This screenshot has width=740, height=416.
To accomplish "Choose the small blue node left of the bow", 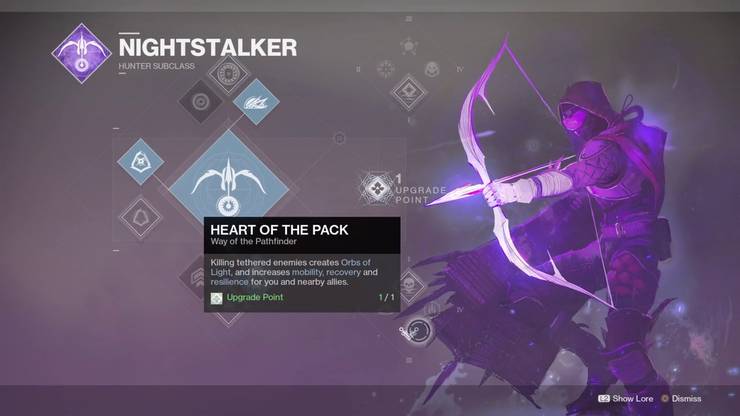I will (140, 160).
